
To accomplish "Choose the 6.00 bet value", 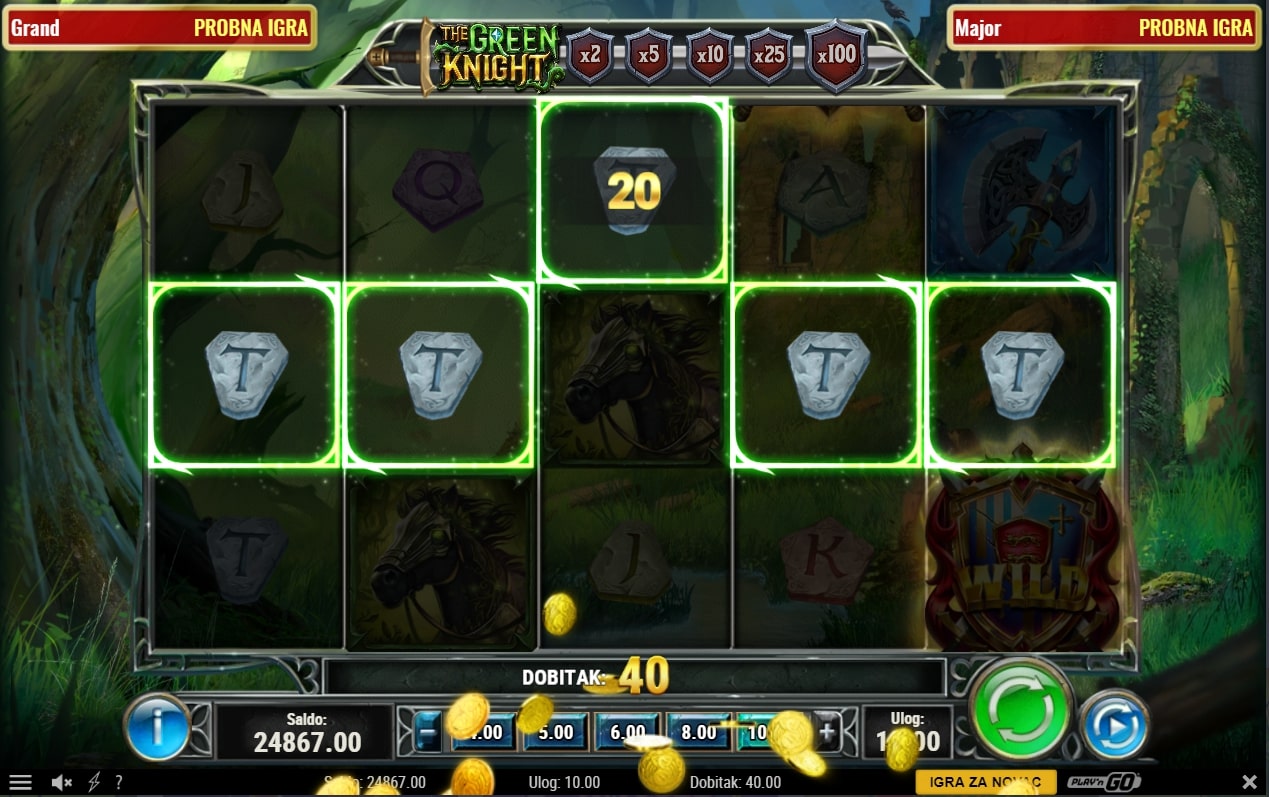I will 627,732.
